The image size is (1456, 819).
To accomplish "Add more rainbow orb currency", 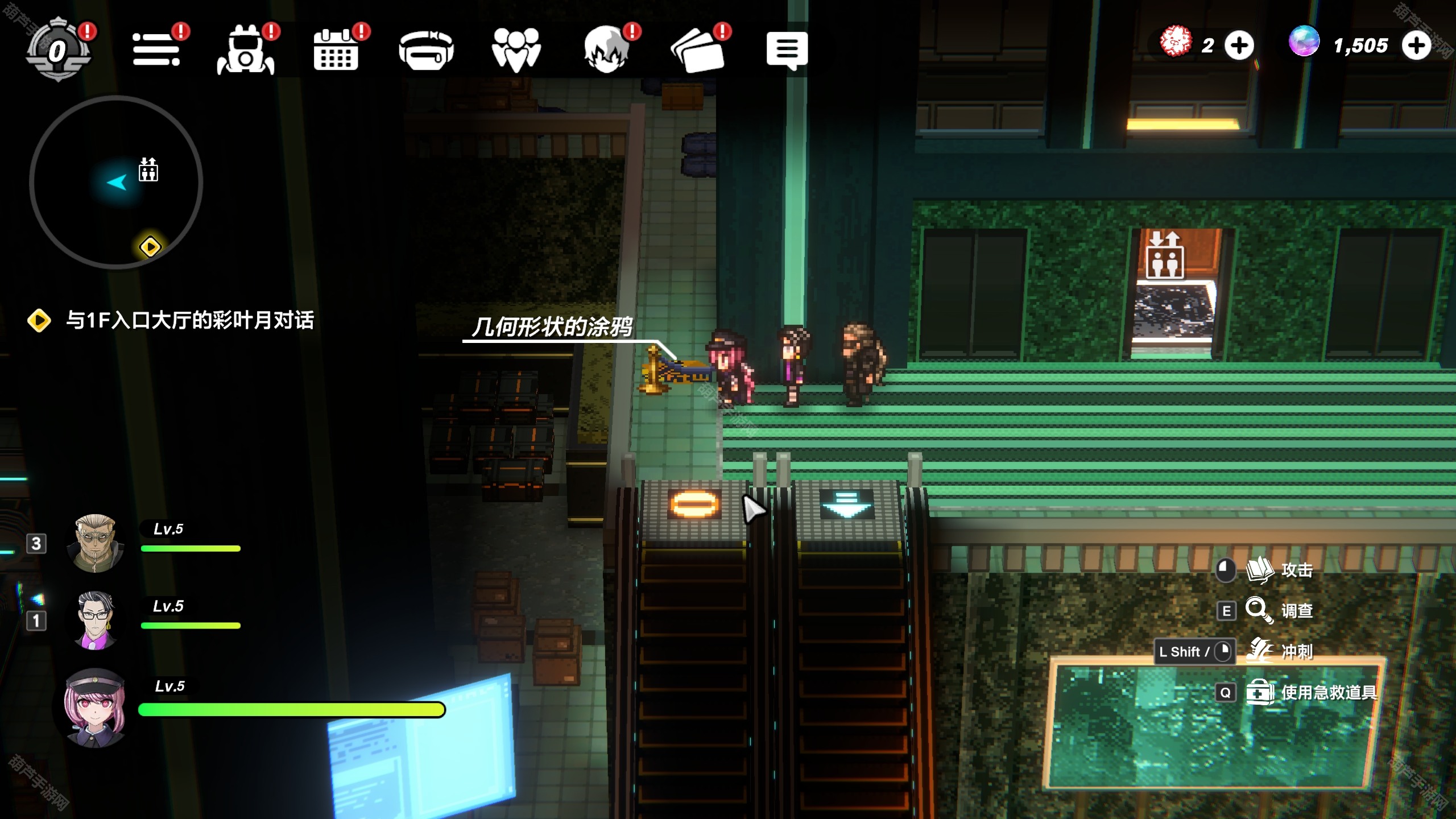I will click(1416, 45).
